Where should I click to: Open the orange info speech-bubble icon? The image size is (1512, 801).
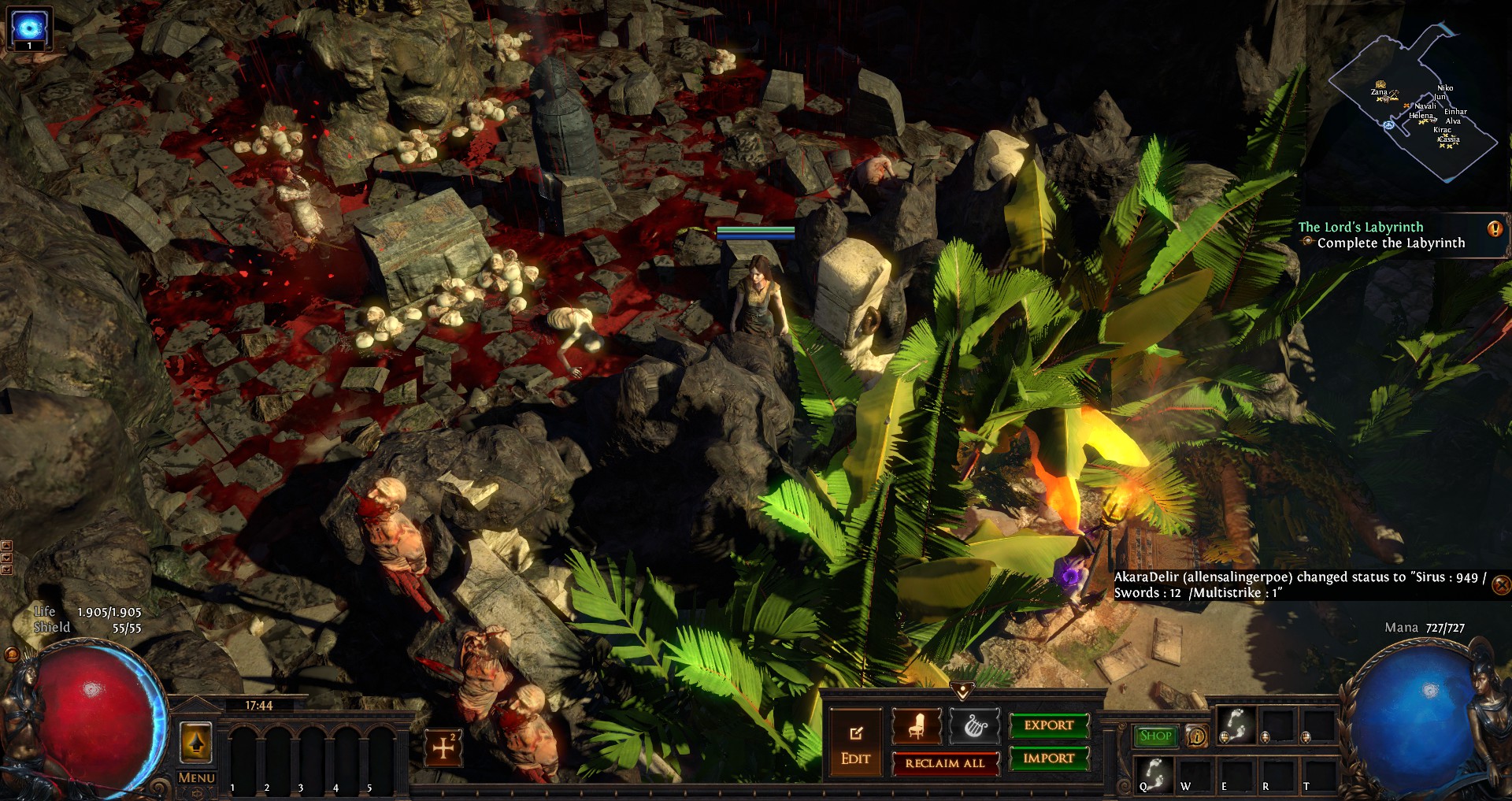coord(1197,736)
